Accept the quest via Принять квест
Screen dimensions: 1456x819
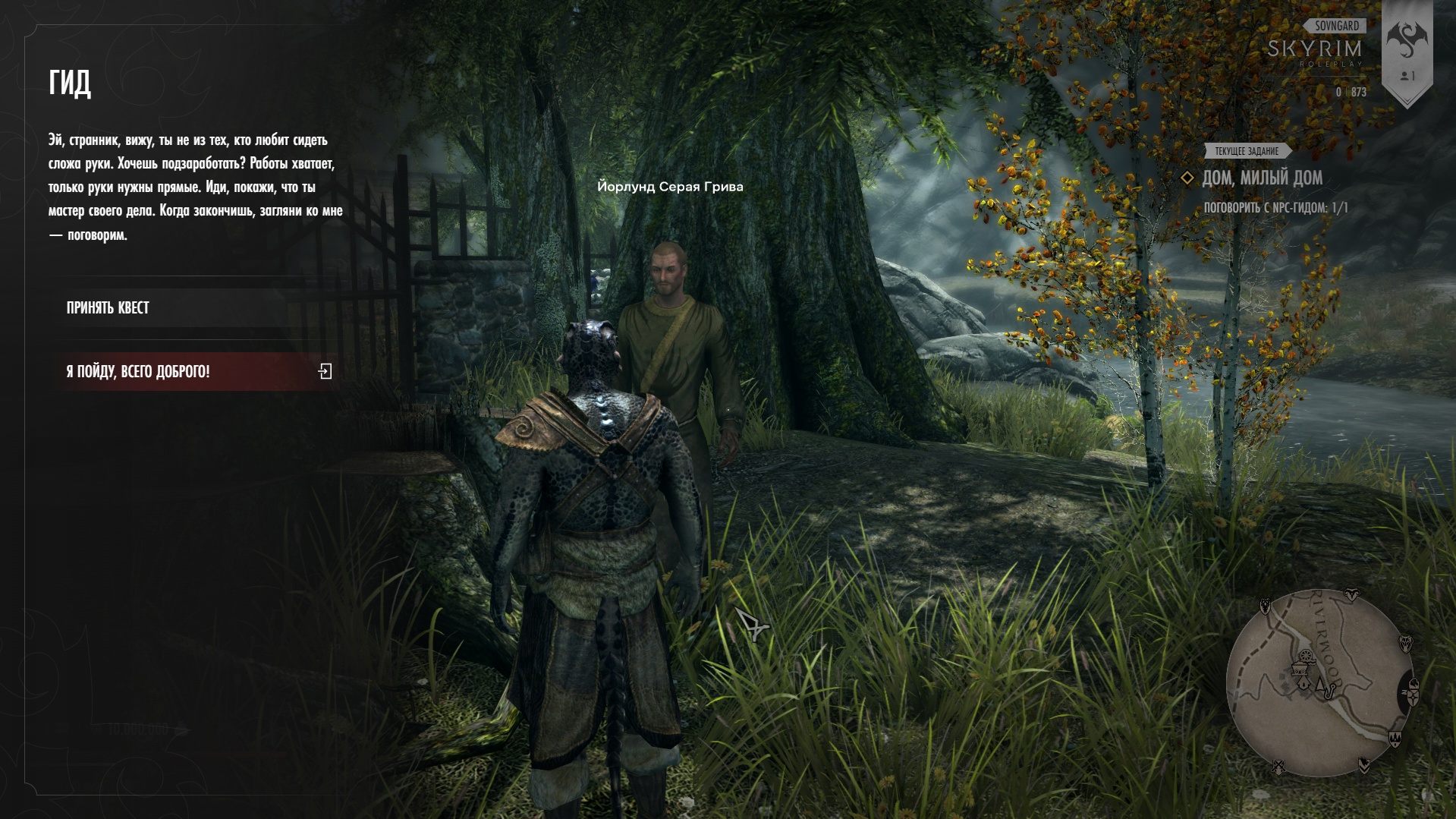click(x=108, y=308)
